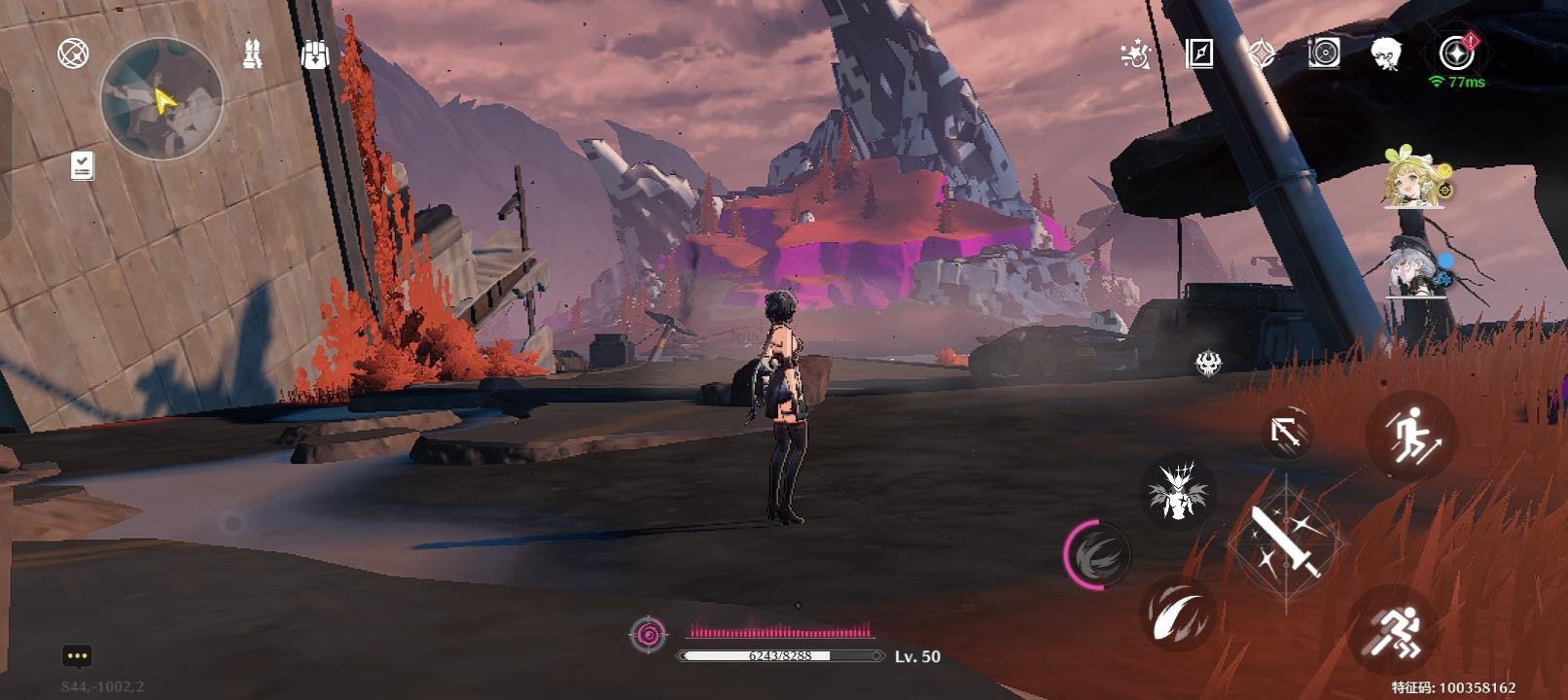
Task: Open the speaker box icon
Action: click(x=1324, y=53)
